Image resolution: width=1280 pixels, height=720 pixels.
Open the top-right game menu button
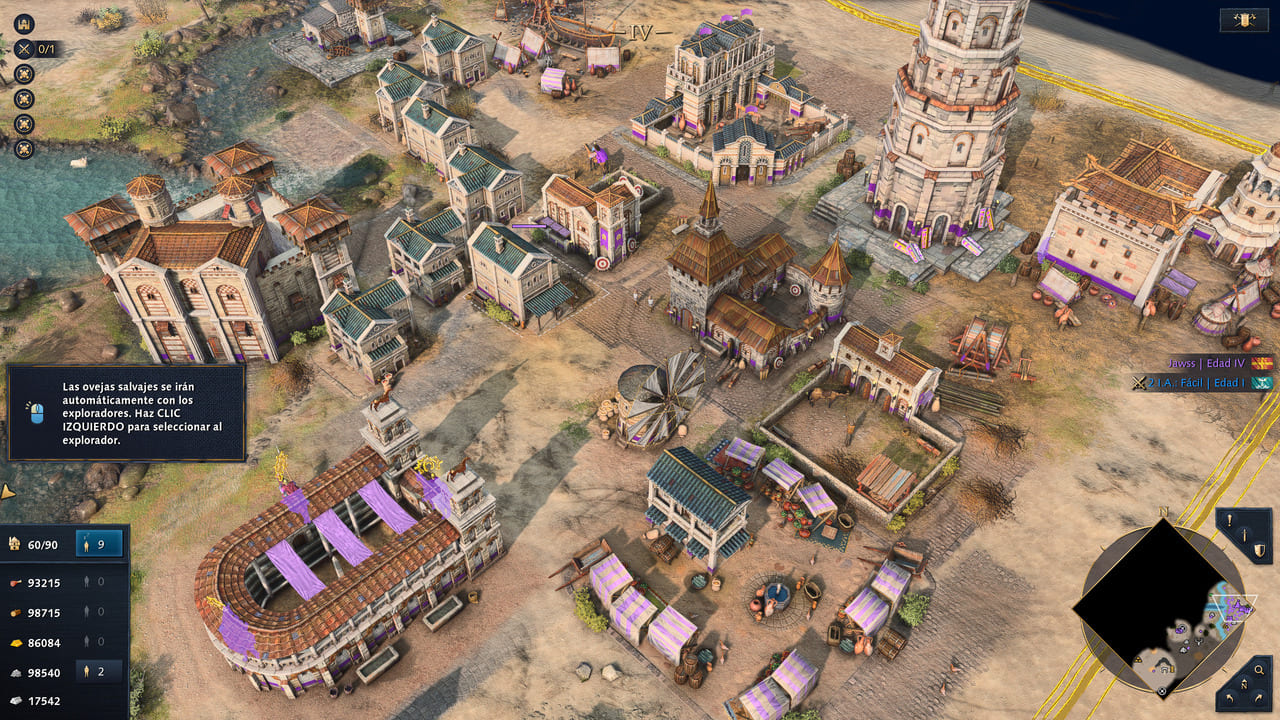[x=1244, y=20]
